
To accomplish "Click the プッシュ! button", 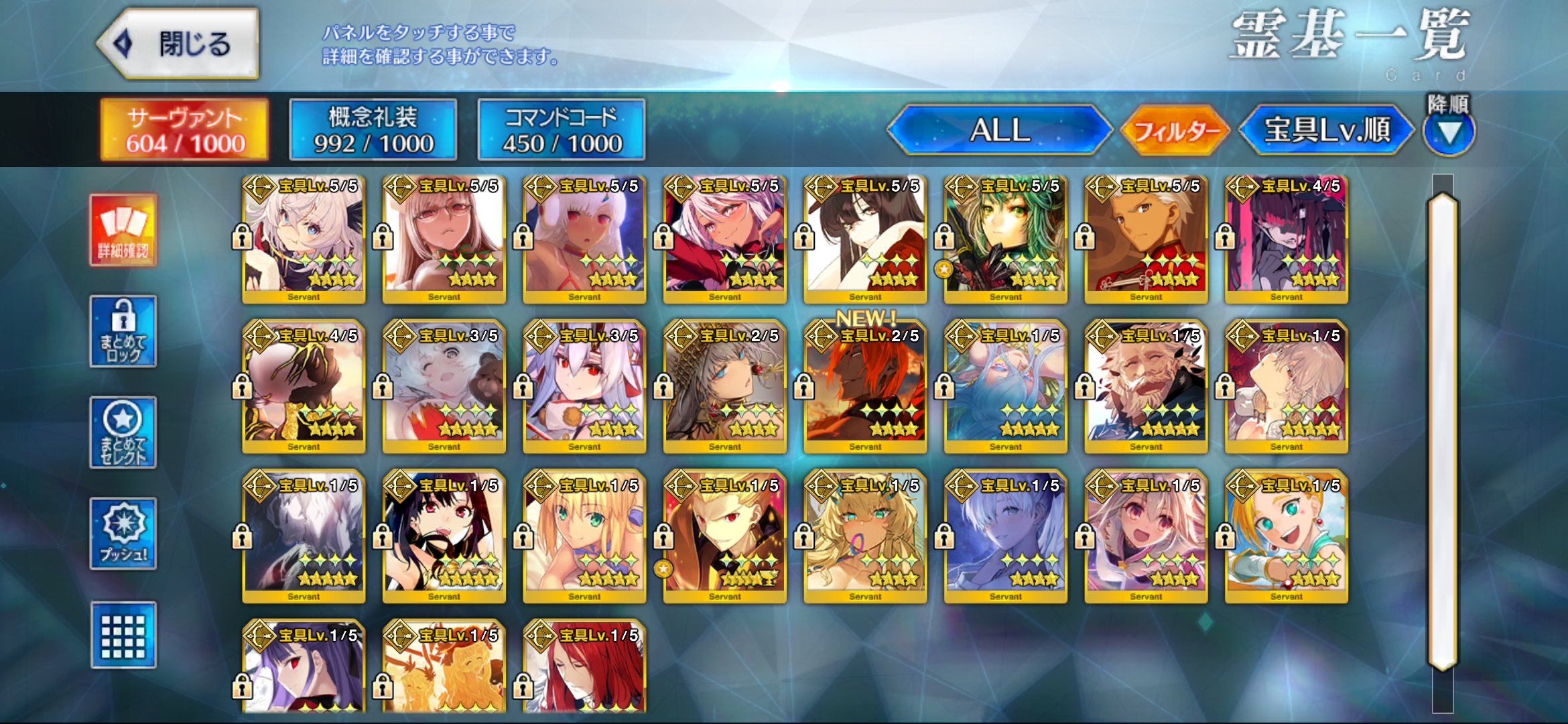I will click(123, 534).
